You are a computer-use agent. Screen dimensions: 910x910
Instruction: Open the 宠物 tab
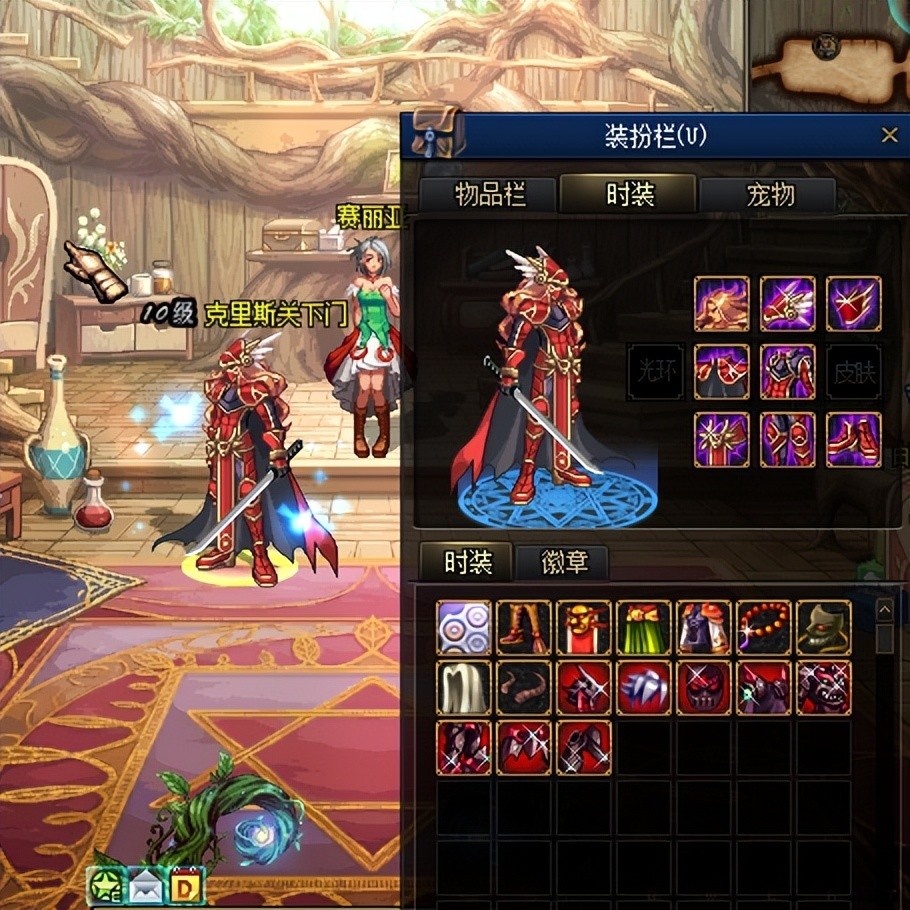coord(767,194)
